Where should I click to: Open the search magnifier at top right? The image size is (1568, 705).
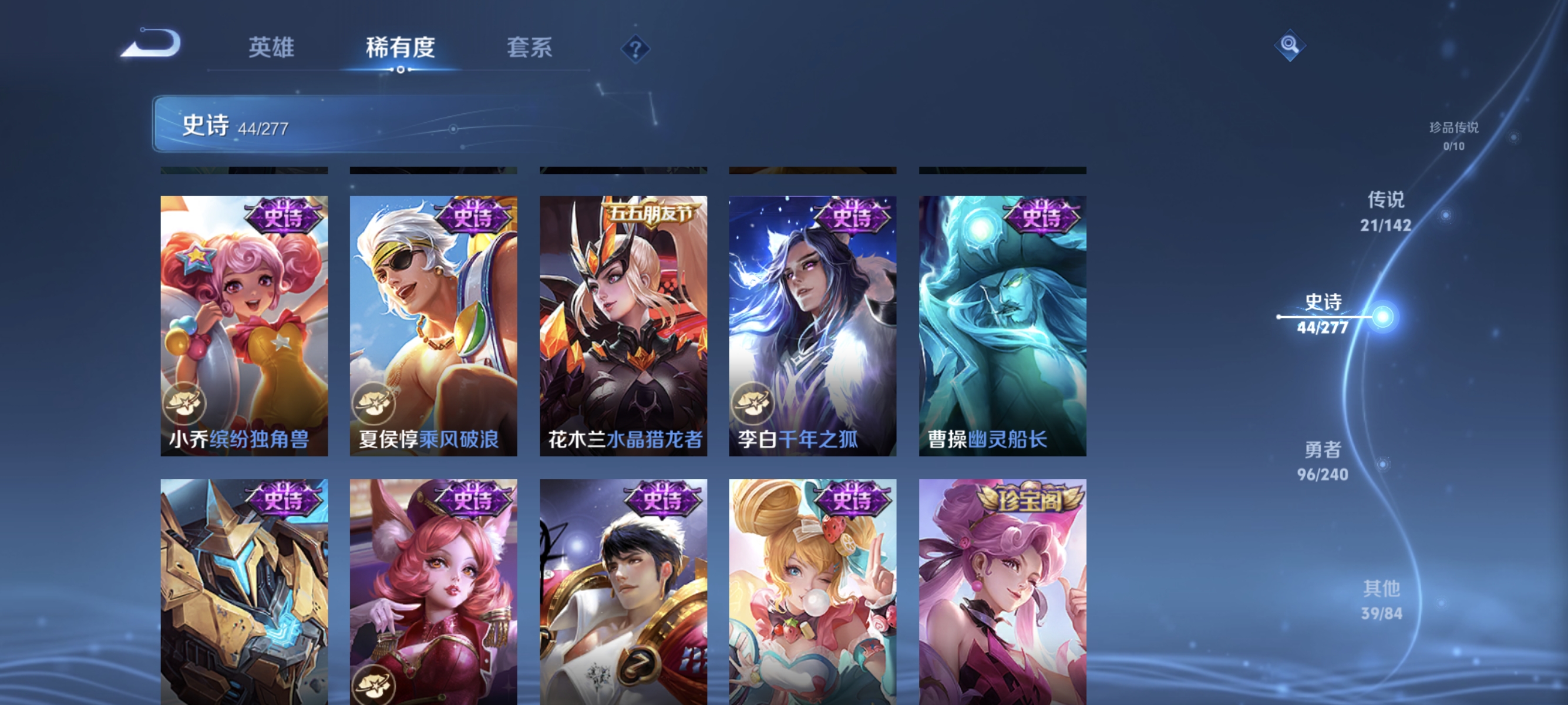1290,47
